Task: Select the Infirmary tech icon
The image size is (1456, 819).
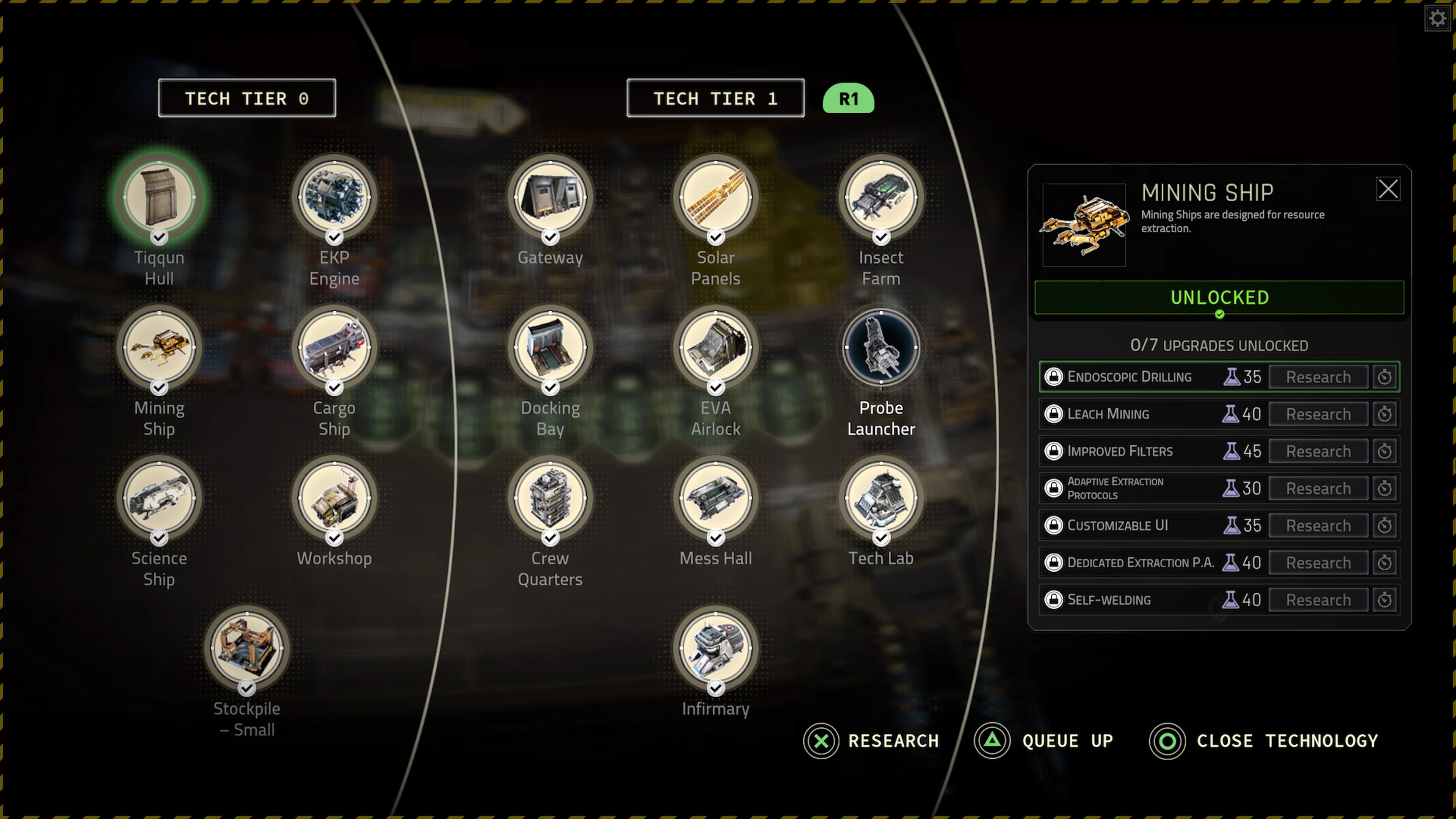Action: (715, 649)
